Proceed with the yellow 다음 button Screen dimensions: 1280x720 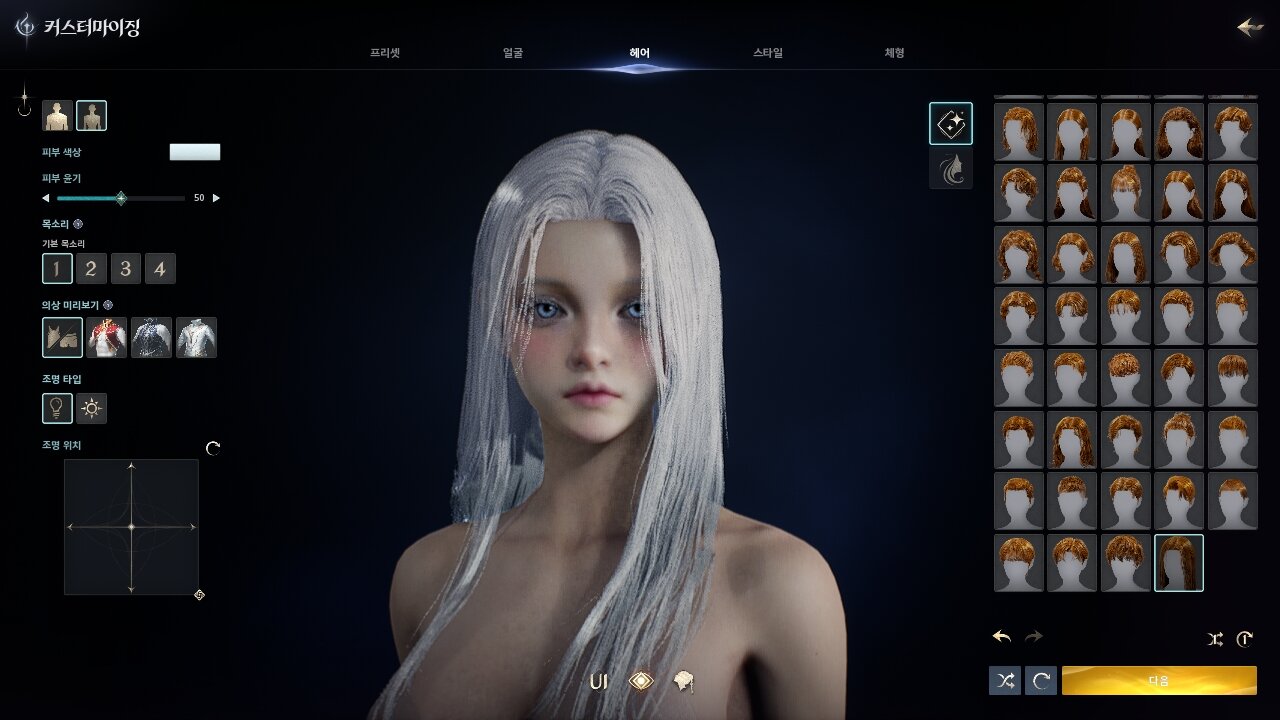point(1159,680)
